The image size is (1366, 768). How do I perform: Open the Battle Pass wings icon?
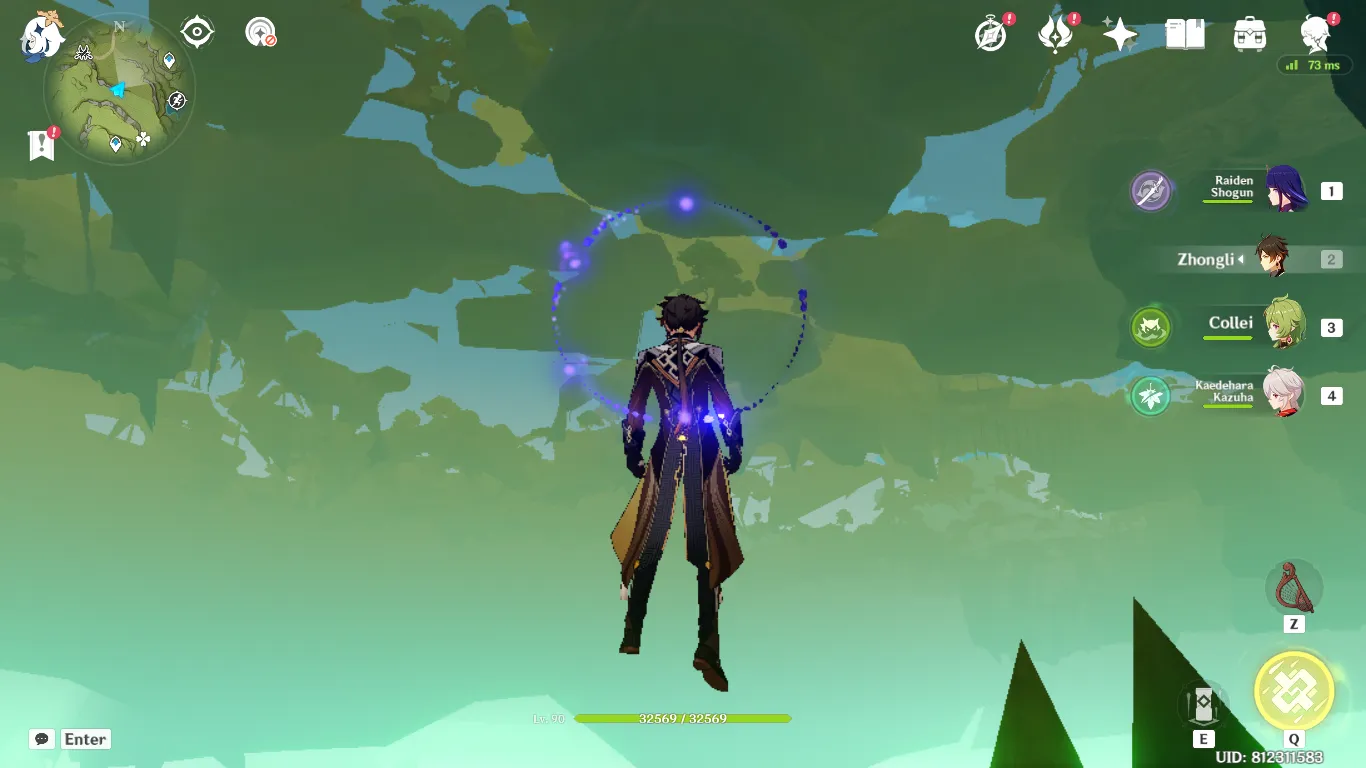tap(1055, 33)
